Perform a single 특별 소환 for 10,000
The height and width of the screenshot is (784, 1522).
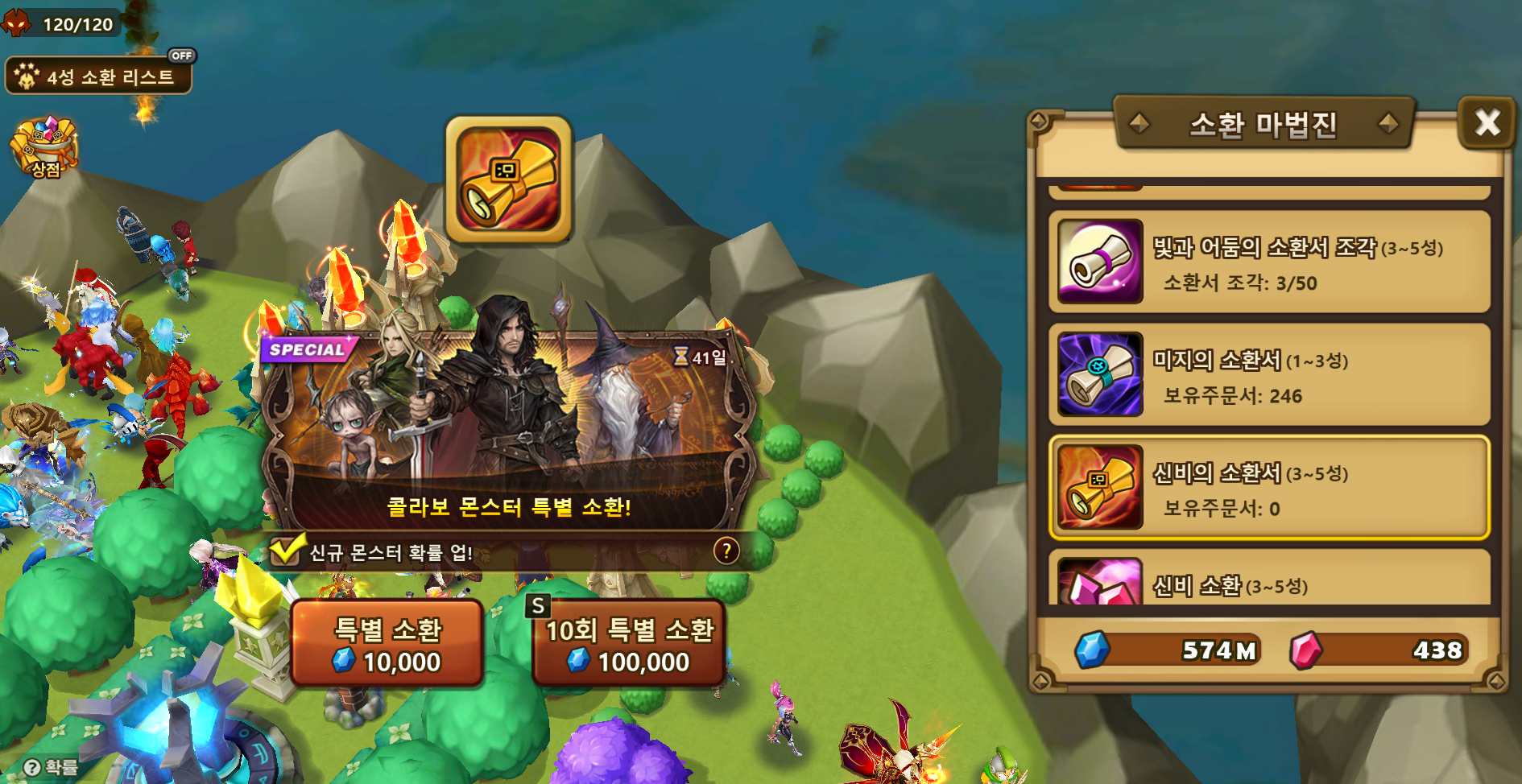(387, 644)
